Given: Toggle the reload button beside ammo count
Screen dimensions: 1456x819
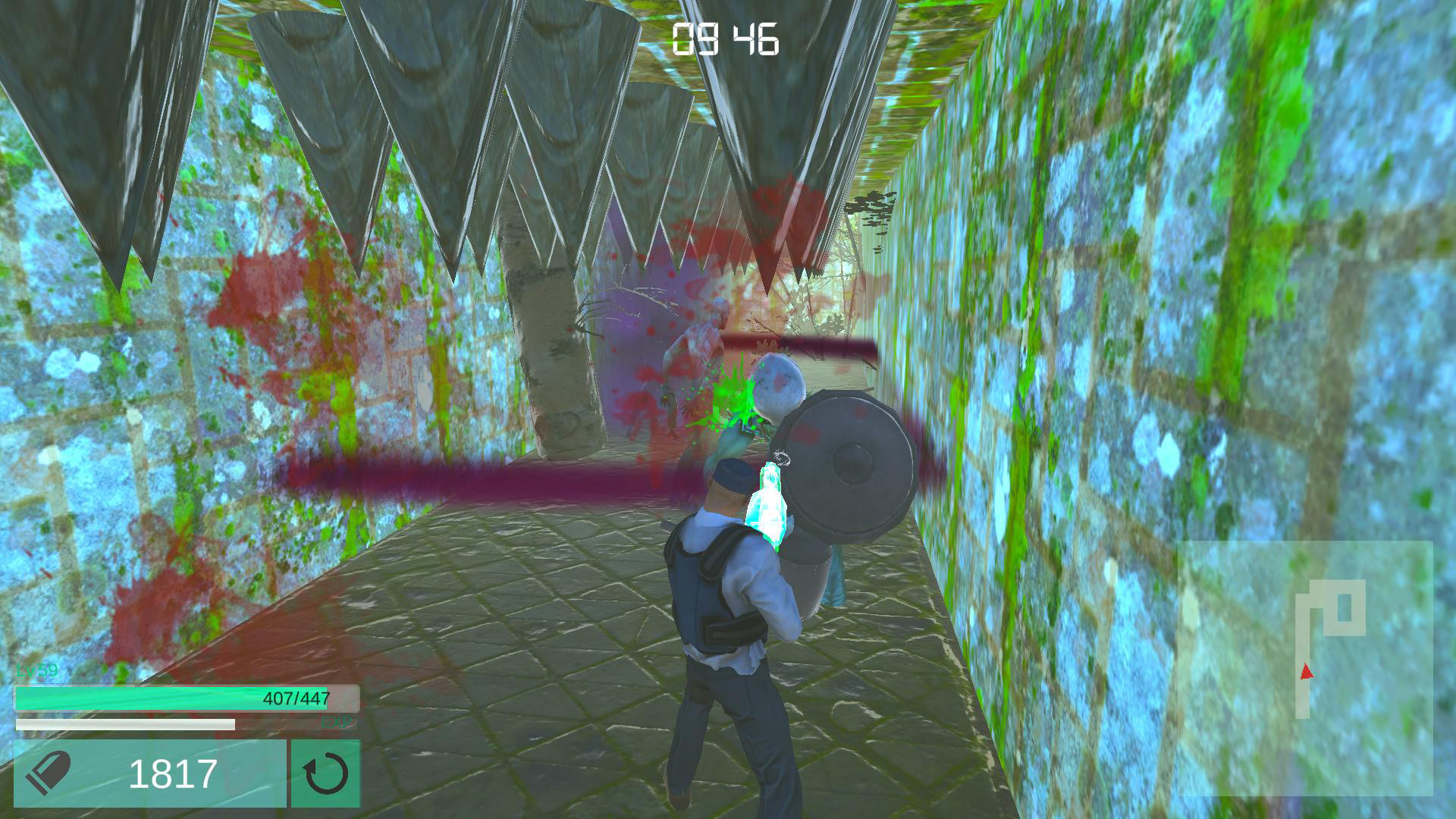Looking at the screenshot, I should tap(326, 773).
